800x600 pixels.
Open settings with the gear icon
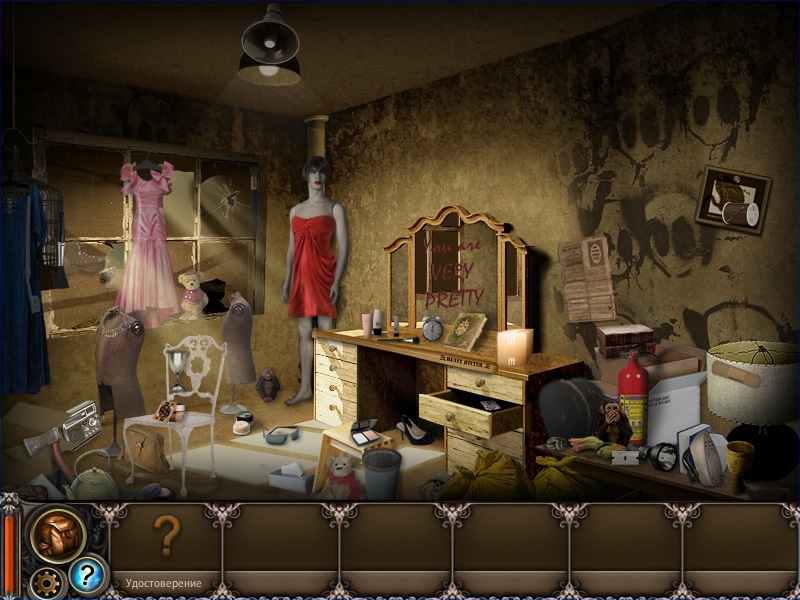(44, 581)
